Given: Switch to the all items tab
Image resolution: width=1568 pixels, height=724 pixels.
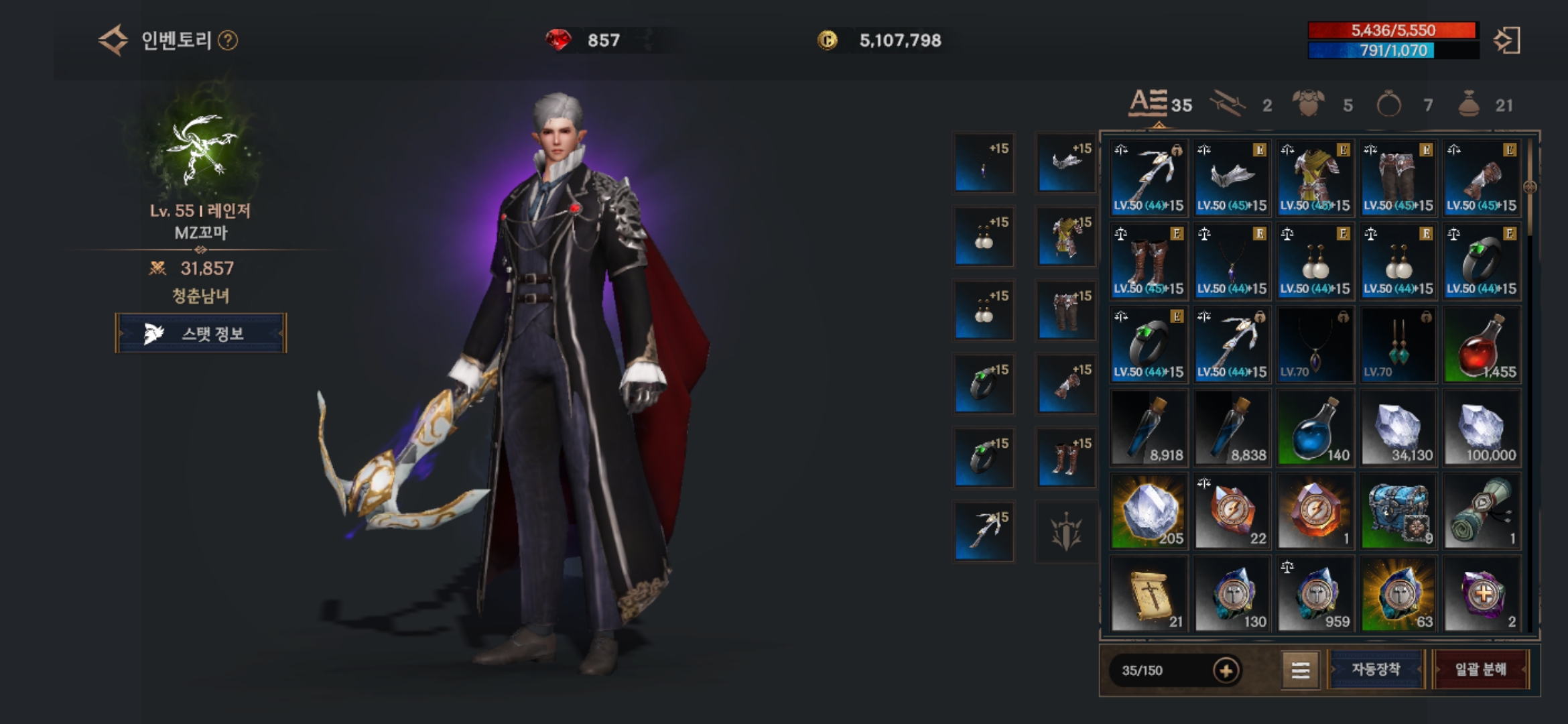Looking at the screenshot, I should (x=1160, y=105).
